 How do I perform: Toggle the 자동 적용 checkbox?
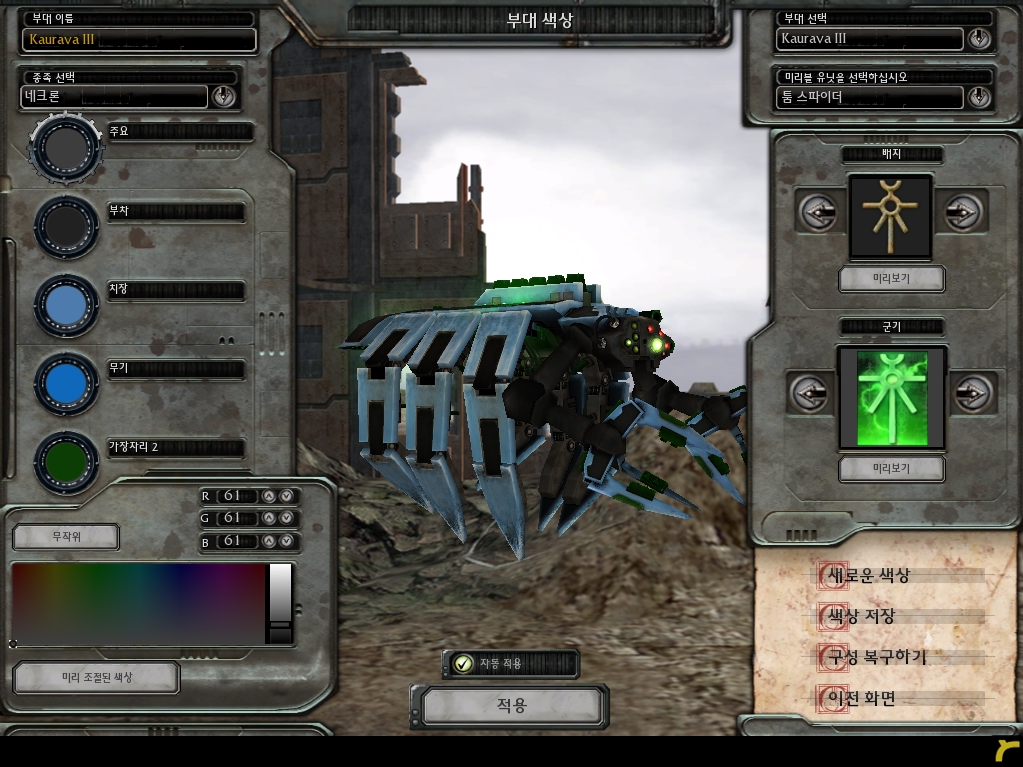tap(463, 663)
